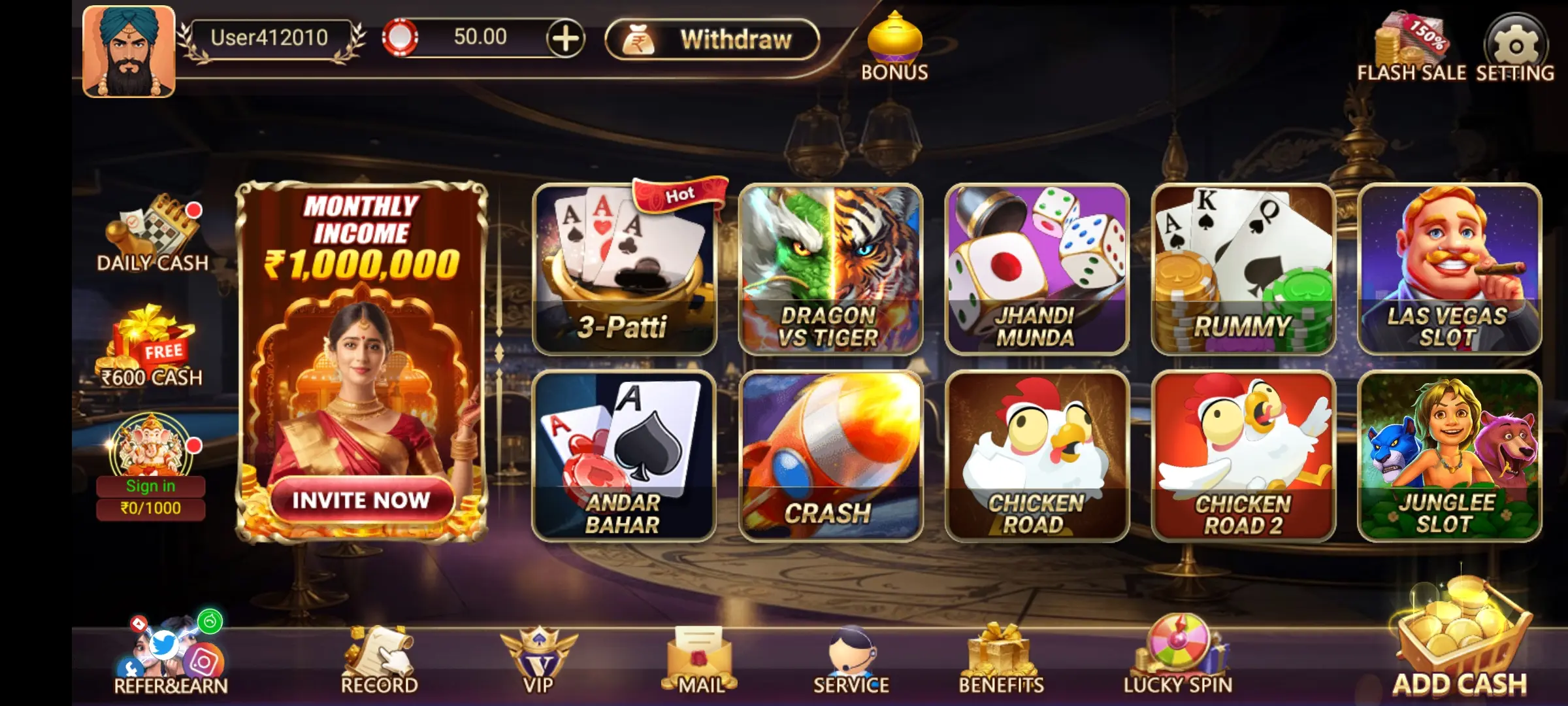Open the Withdraw screen
Image resolution: width=1568 pixels, height=706 pixels.
(711, 40)
